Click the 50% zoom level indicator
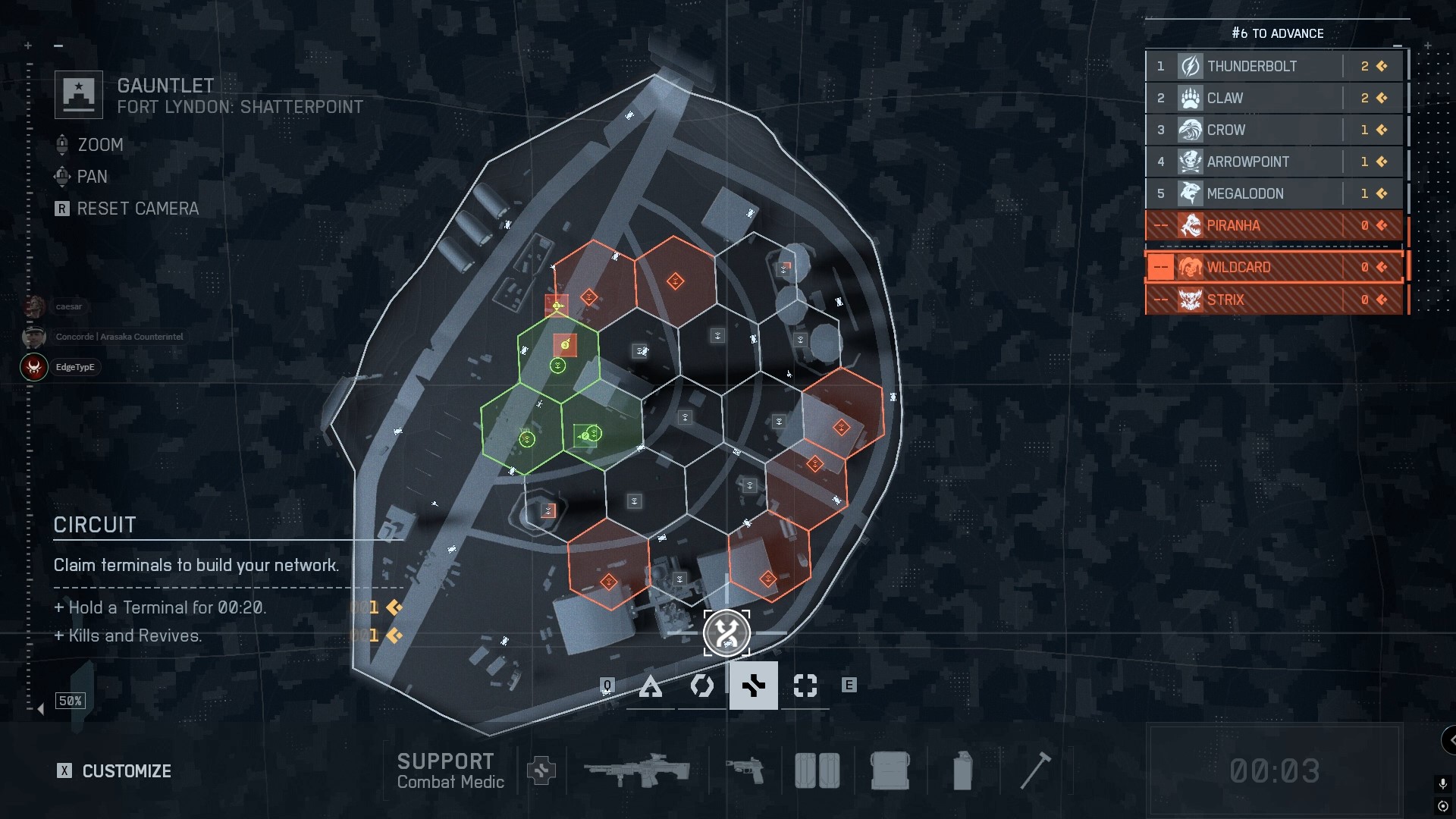The width and height of the screenshot is (1456, 819). click(x=70, y=701)
